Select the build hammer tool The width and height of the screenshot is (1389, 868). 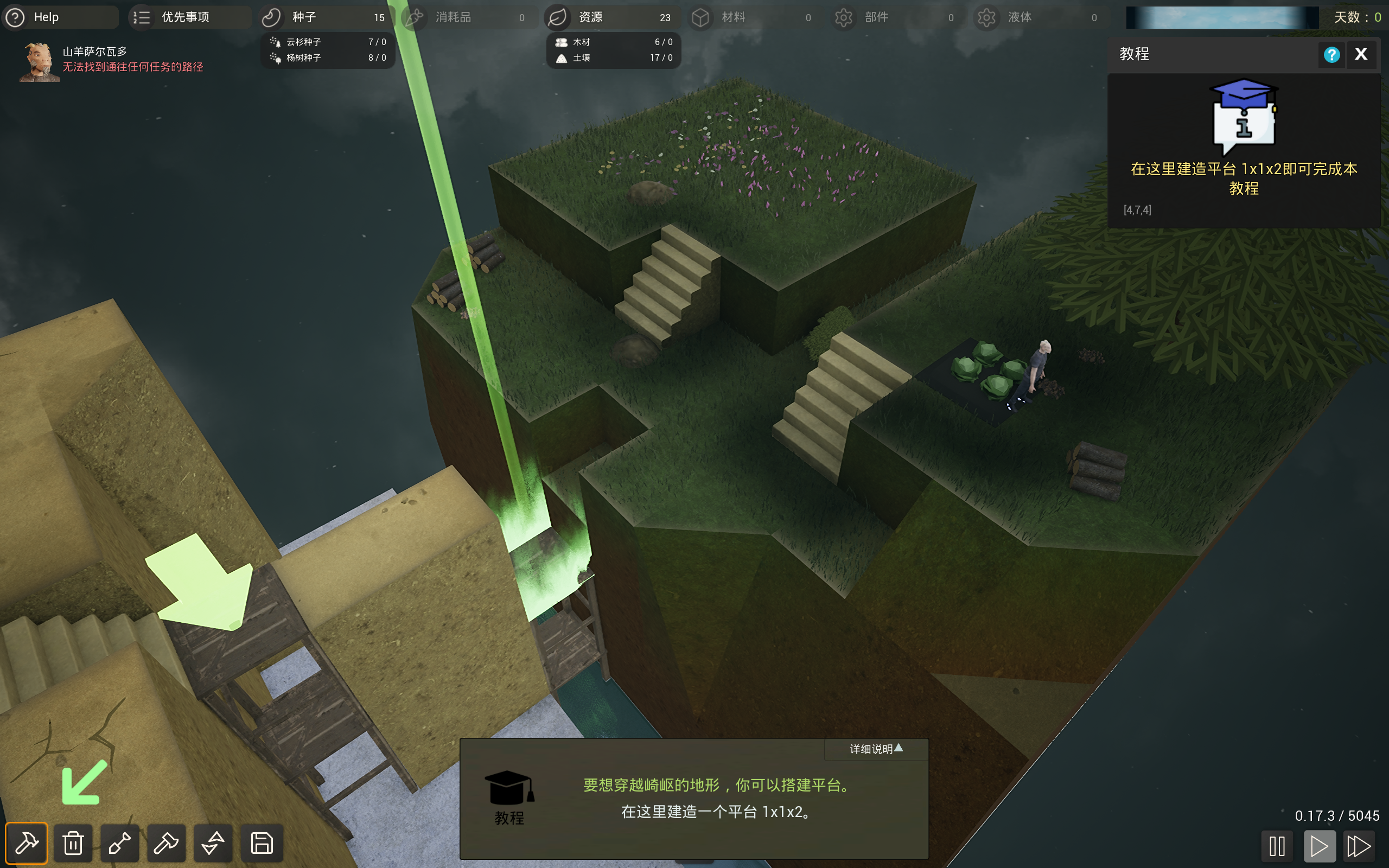pos(26,843)
